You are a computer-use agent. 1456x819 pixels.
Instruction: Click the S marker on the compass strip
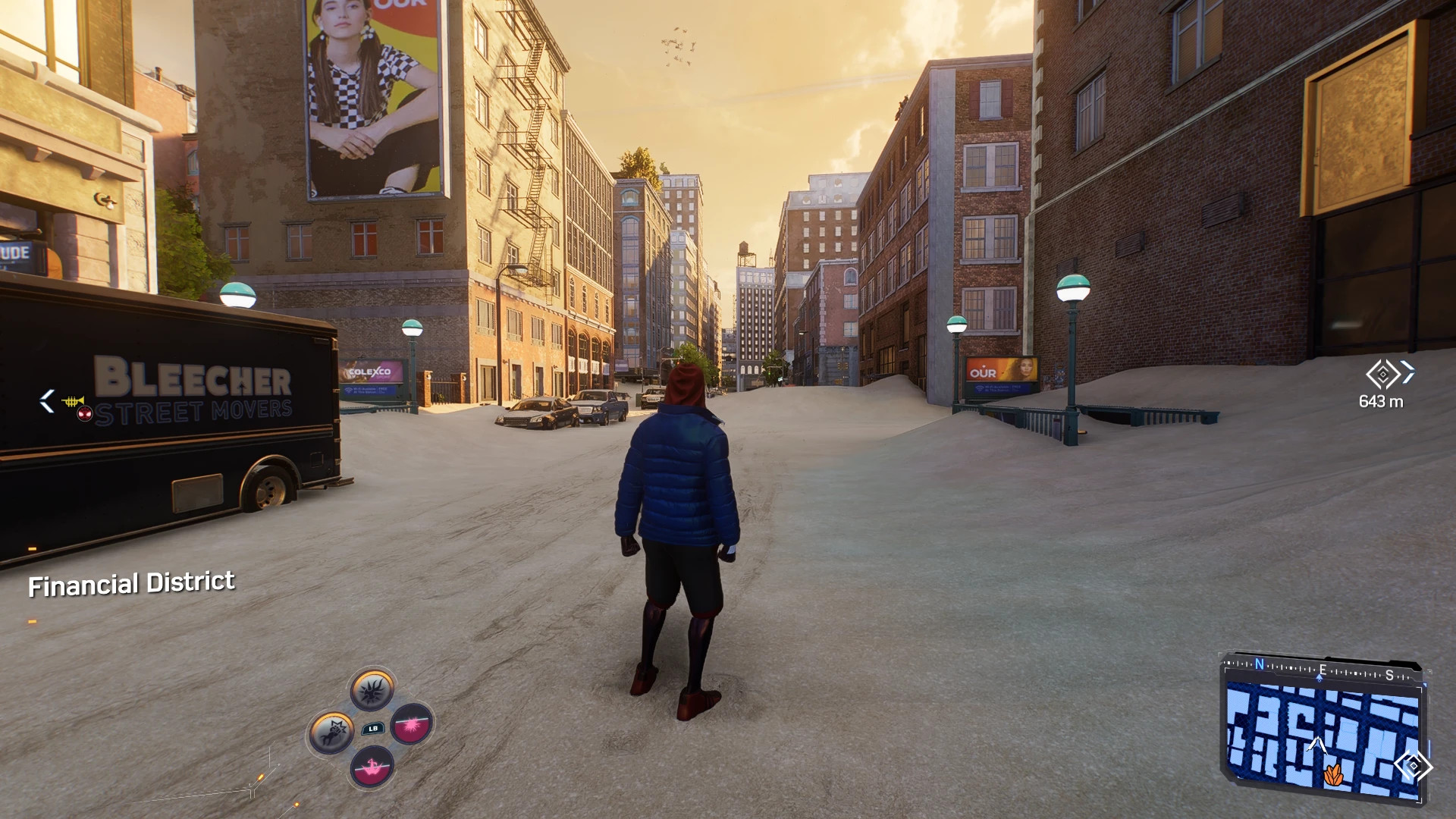click(x=1390, y=675)
